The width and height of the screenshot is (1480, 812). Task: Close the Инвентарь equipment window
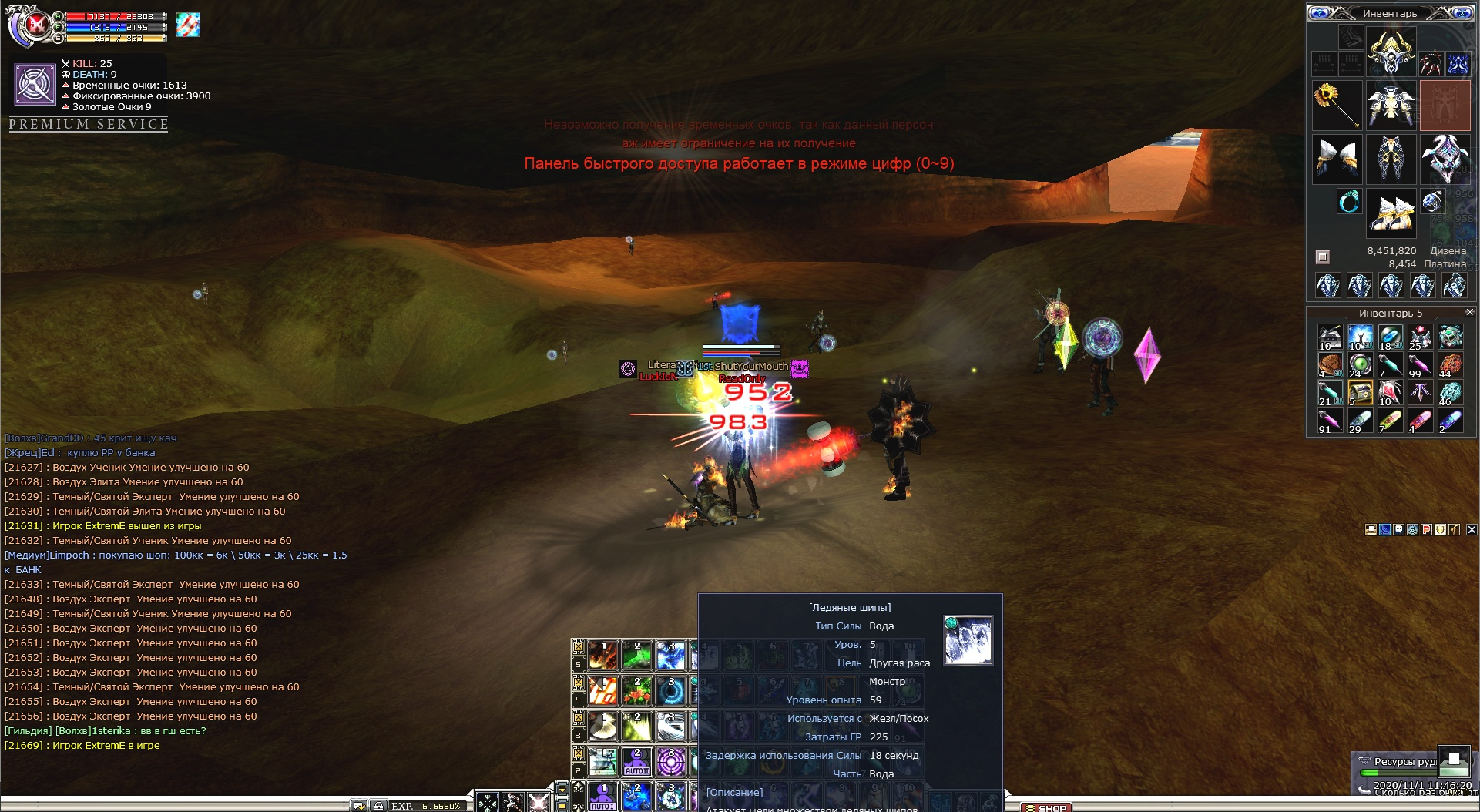(1462, 13)
